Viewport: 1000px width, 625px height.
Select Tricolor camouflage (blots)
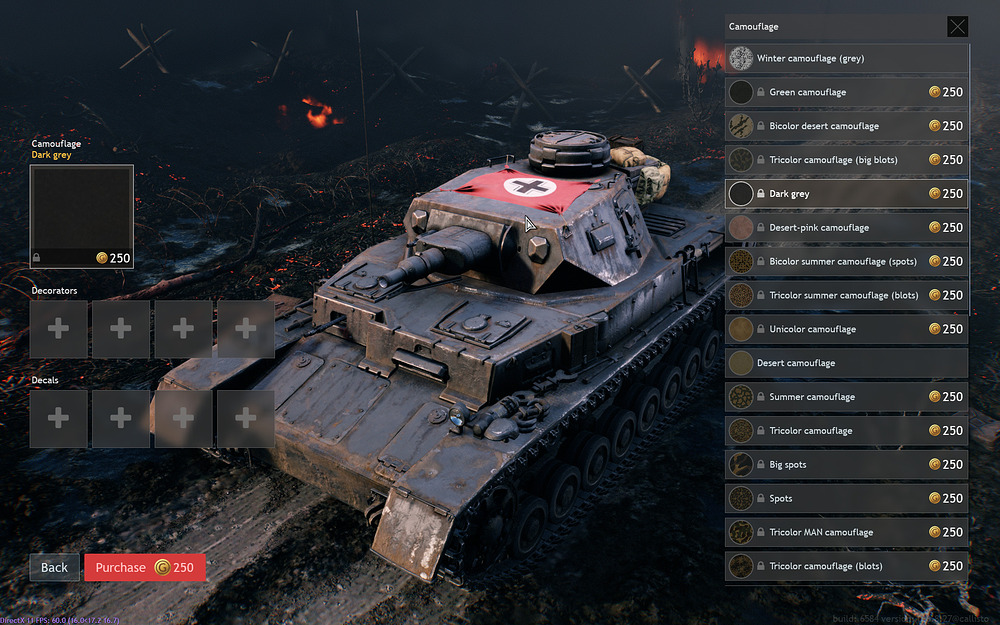point(847,566)
